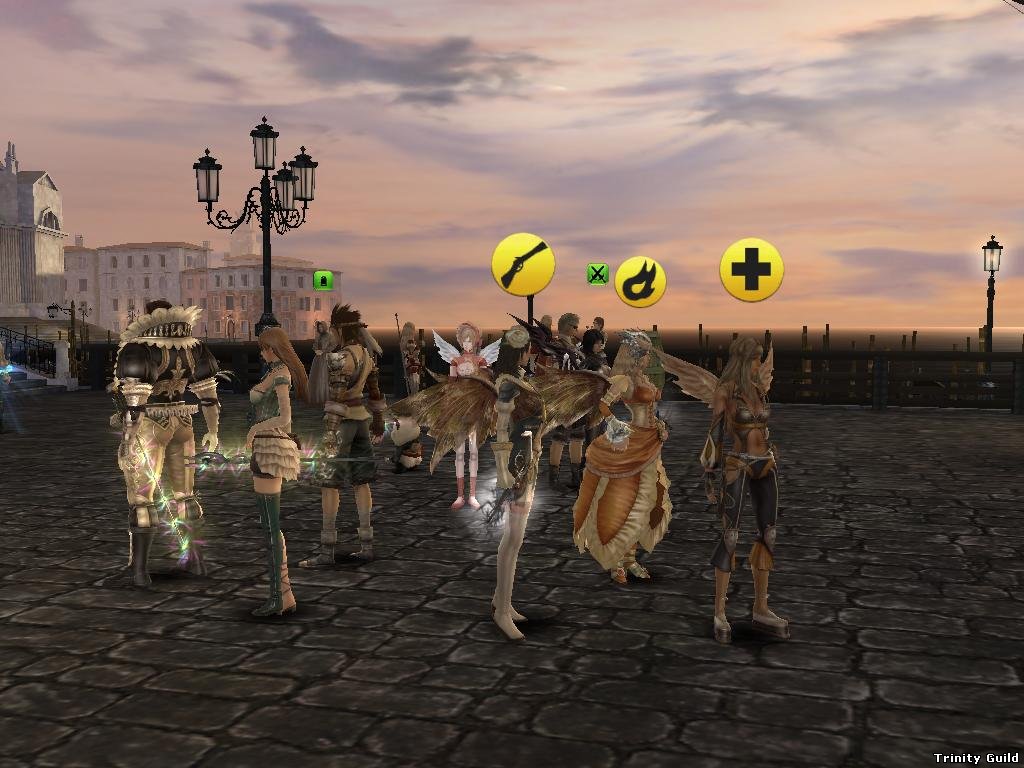Select the small green bag icon

pos(322,280)
